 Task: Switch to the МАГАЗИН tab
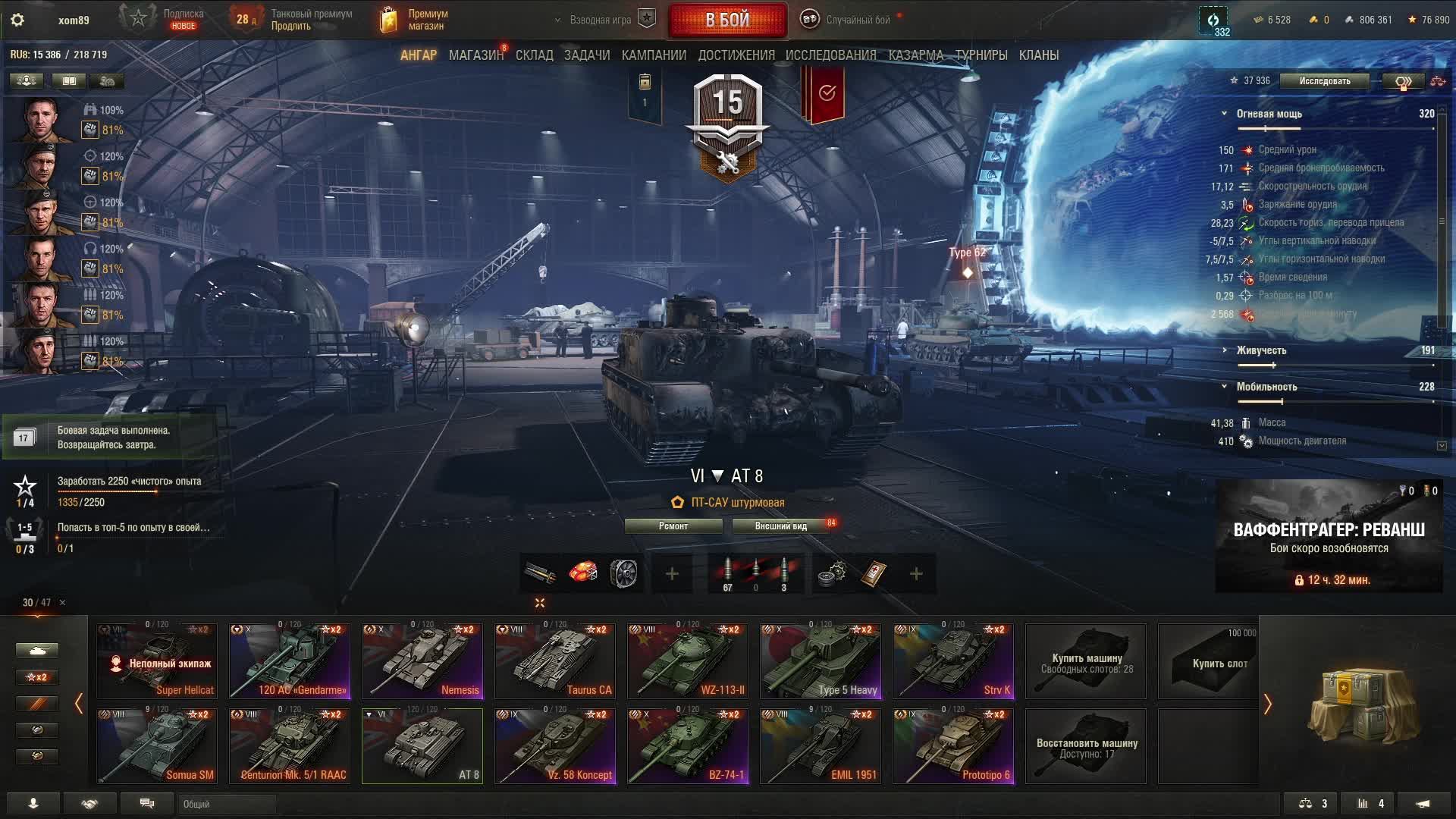pos(475,55)
